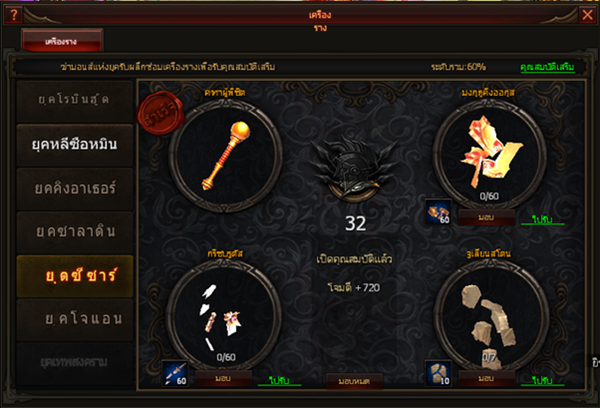The width and height of the screenshot is (600, 408).
Task: Show the ยุคซาลาดิน era tab
Action: pos(73,232)
